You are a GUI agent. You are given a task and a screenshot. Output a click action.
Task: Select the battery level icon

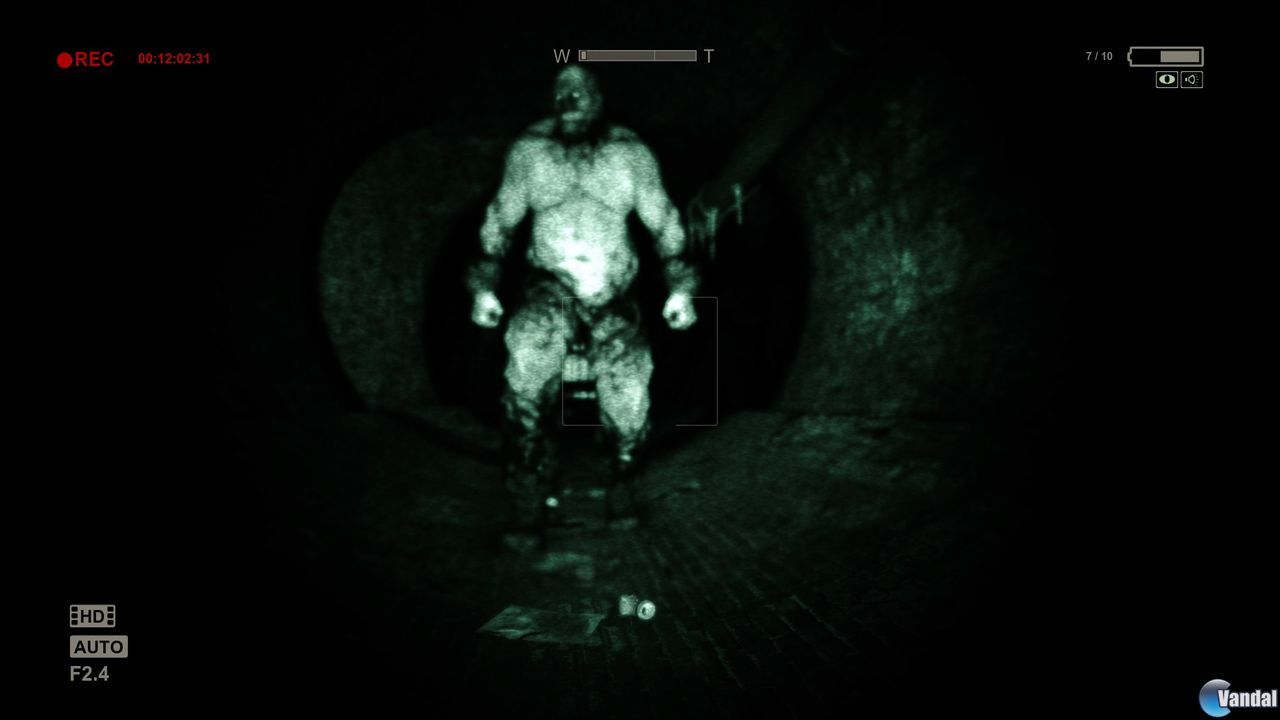(x=1165, y=57)
